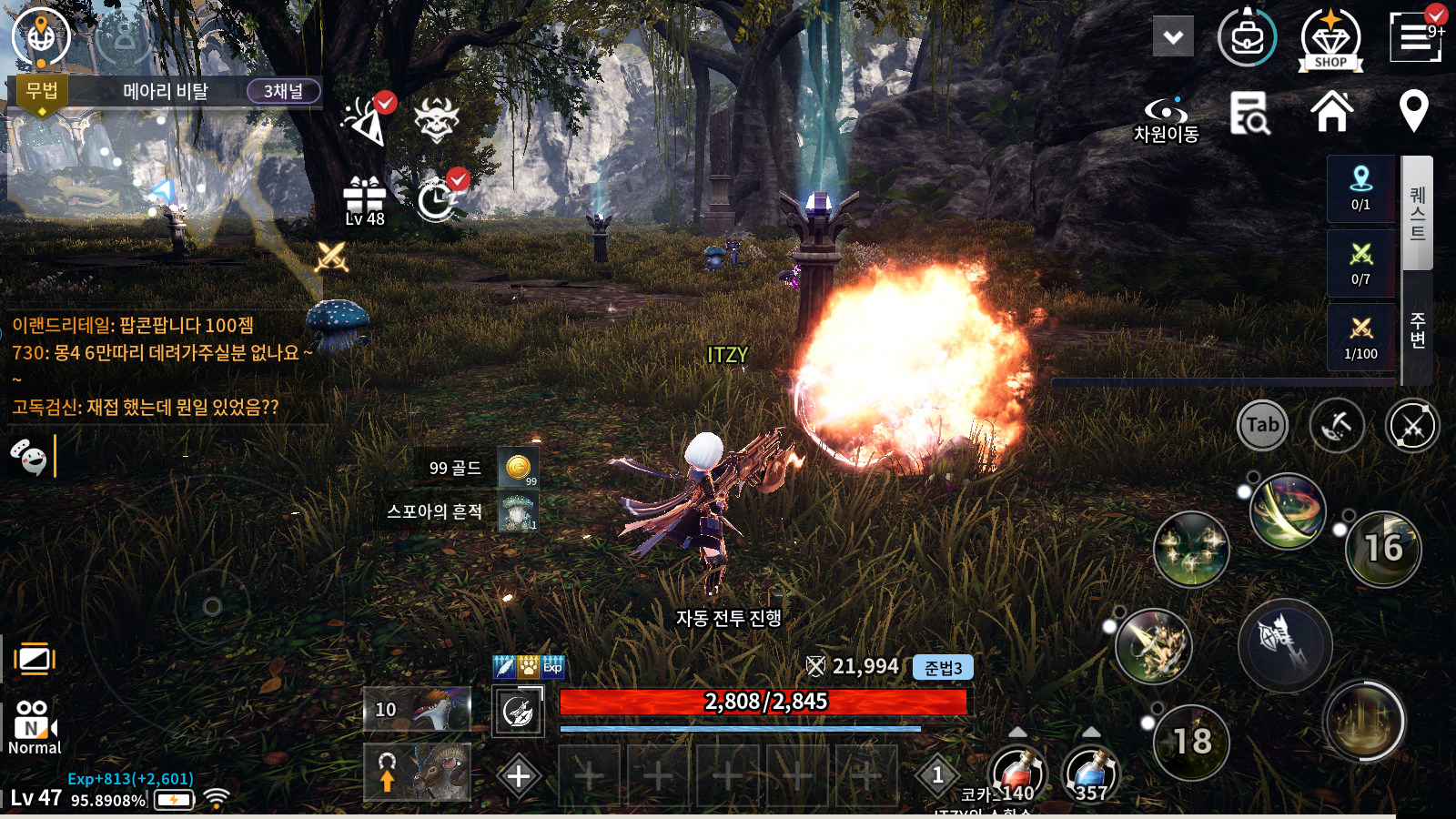
Task: Switch to the 주변 nearby tab
Action: coord(1417,329)
